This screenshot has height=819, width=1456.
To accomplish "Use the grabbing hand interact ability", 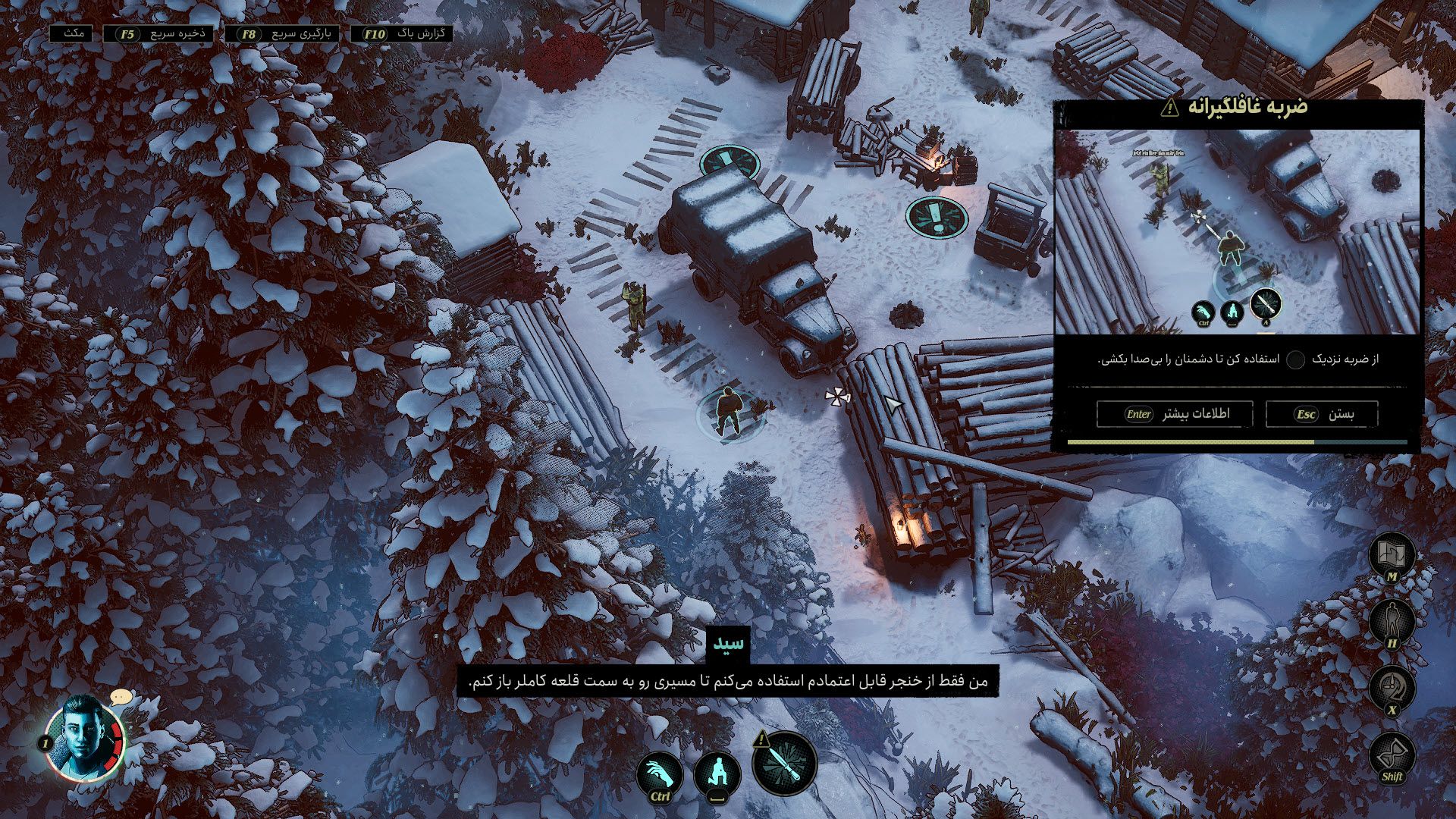I will (659, 775).
